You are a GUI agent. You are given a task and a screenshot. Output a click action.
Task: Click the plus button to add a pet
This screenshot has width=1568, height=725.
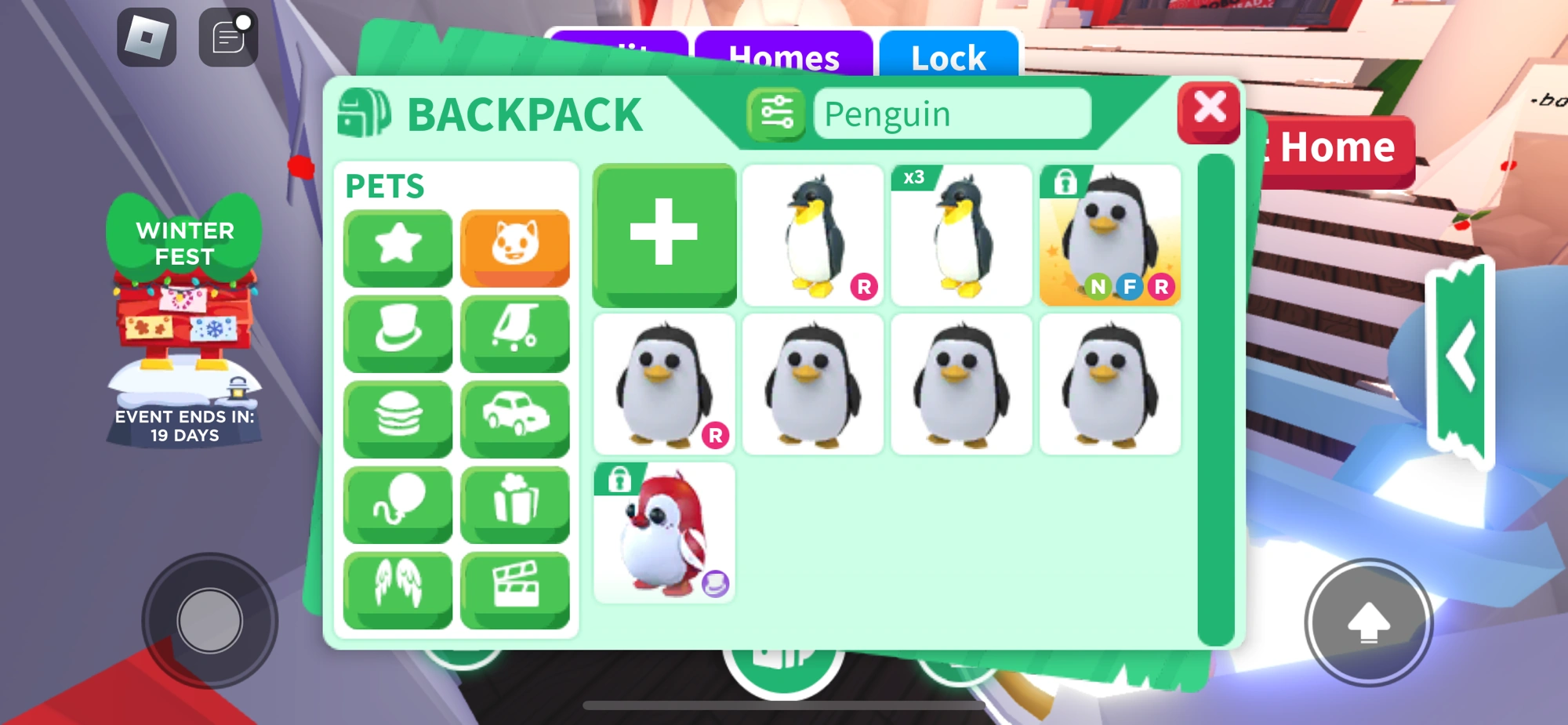click(664, 234)
